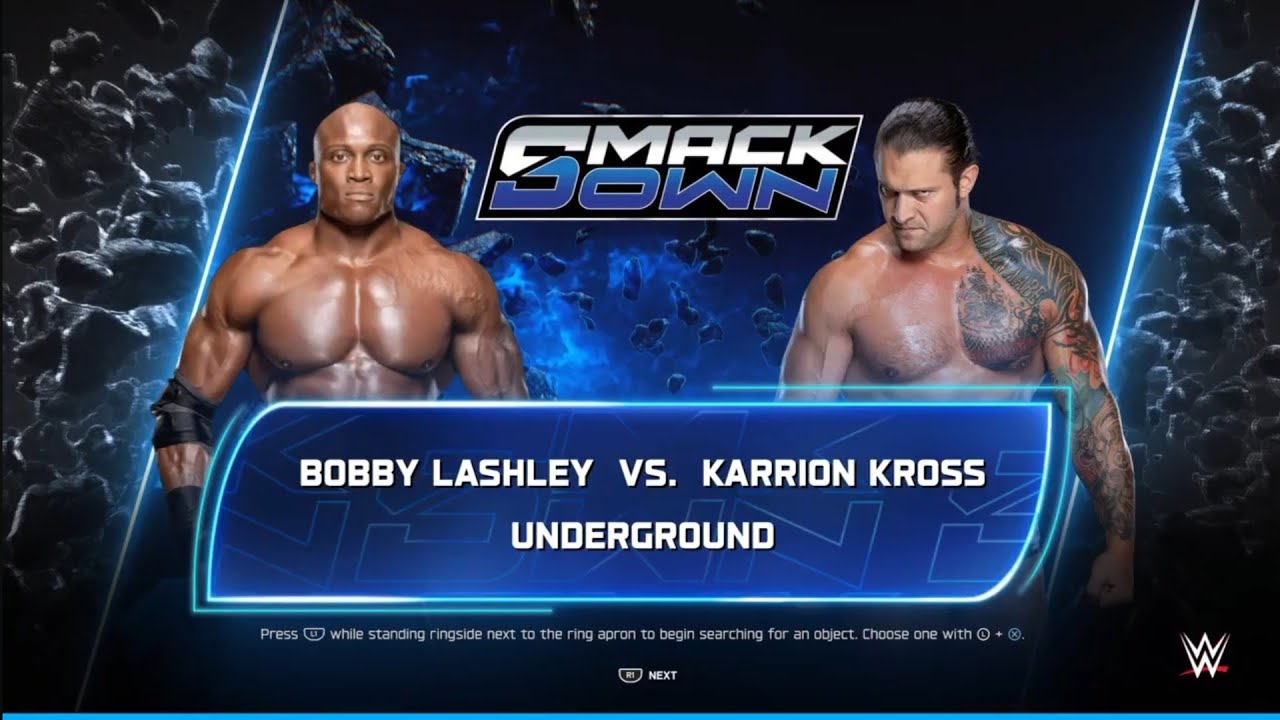Viewport: 1280px width, 720px height.
Task: Click the blue progress strip at screen bottom
Action: (640, 714)
